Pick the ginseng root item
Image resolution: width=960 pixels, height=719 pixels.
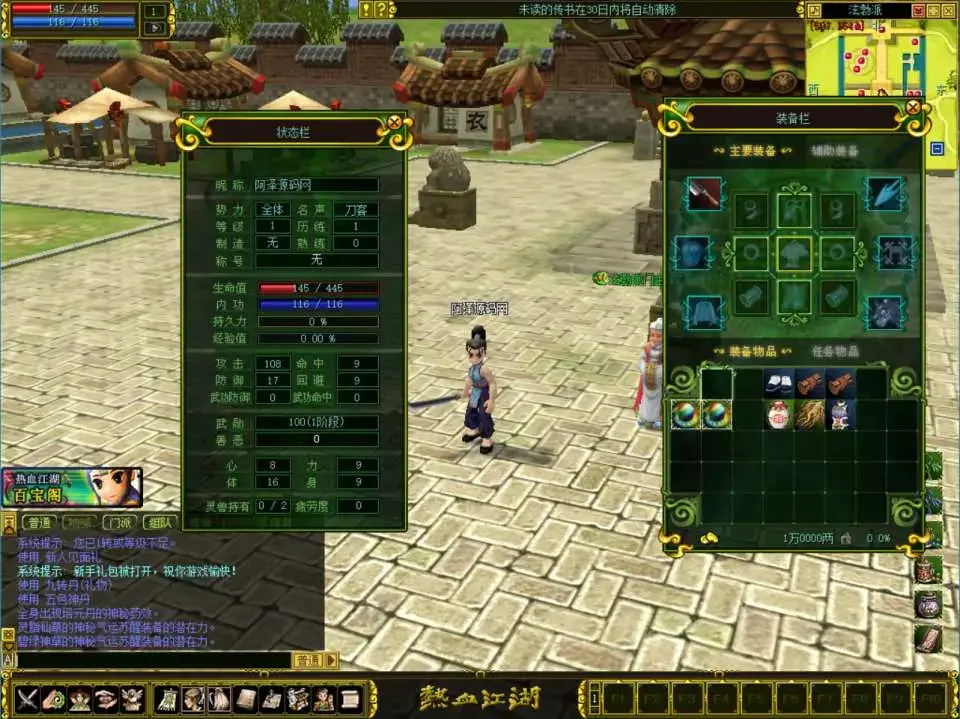point(811,415)
